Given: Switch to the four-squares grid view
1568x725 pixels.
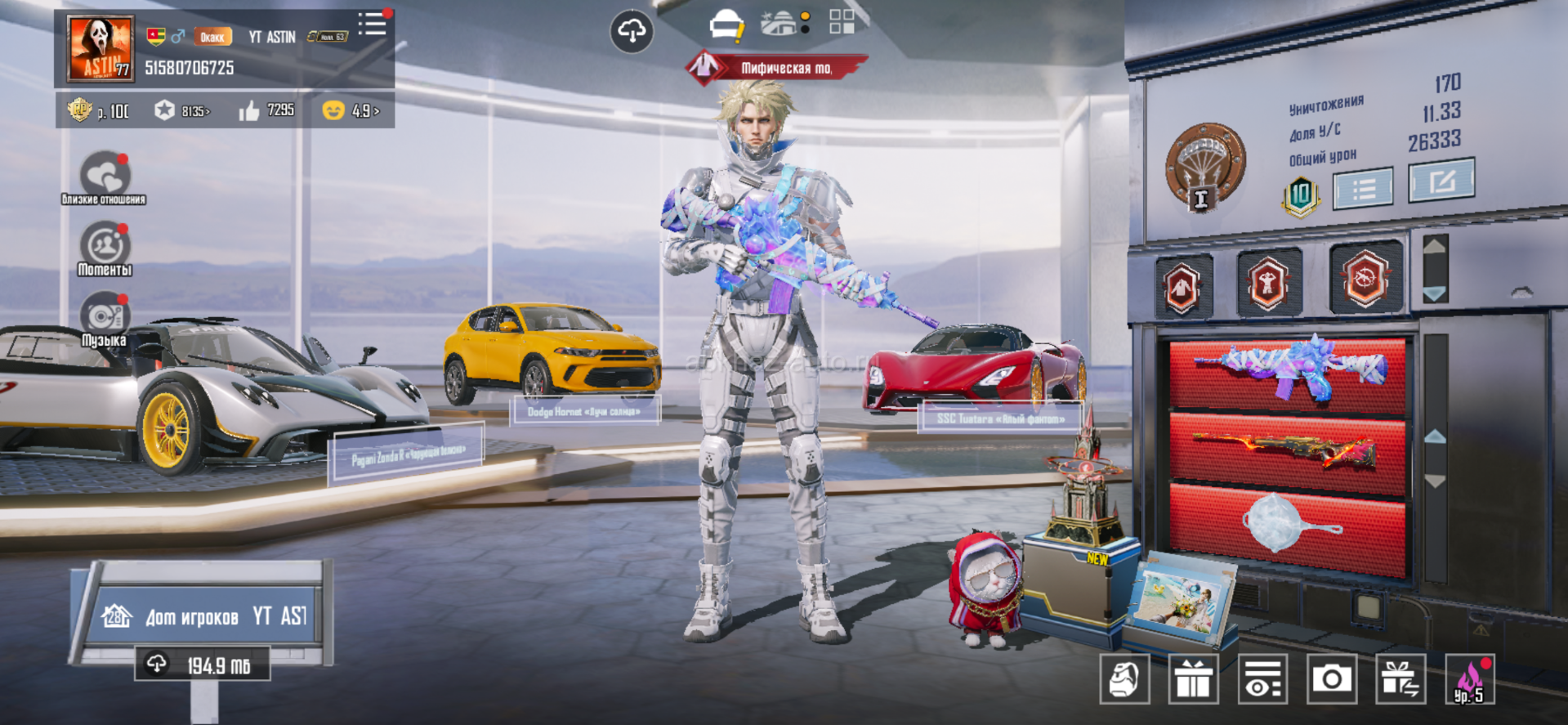Looking at the screenshot, I should [842, 22].
